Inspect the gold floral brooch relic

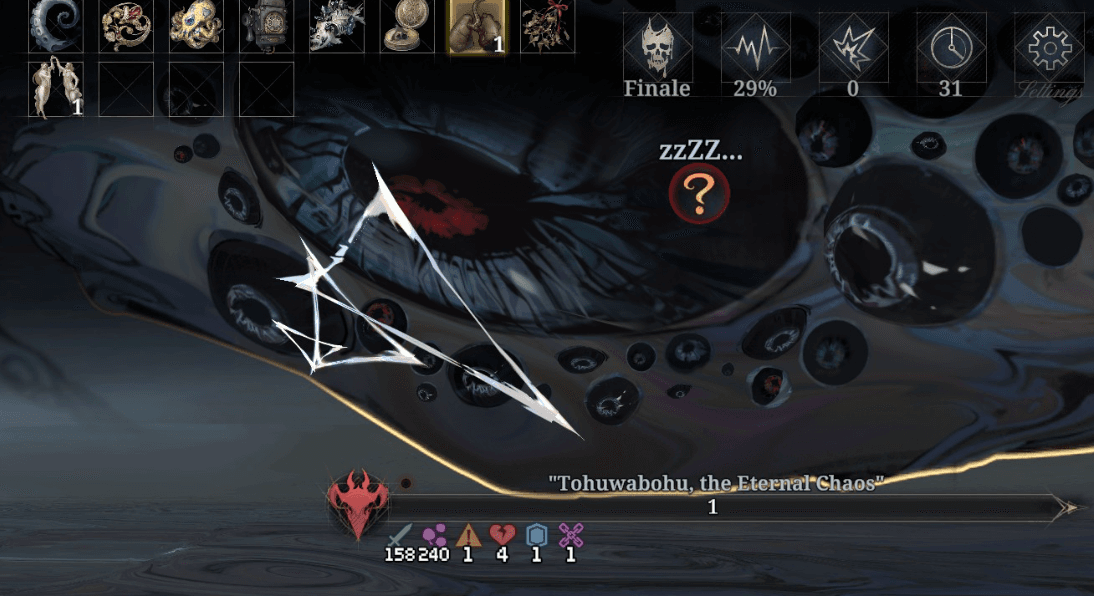[x=126, y=26]
